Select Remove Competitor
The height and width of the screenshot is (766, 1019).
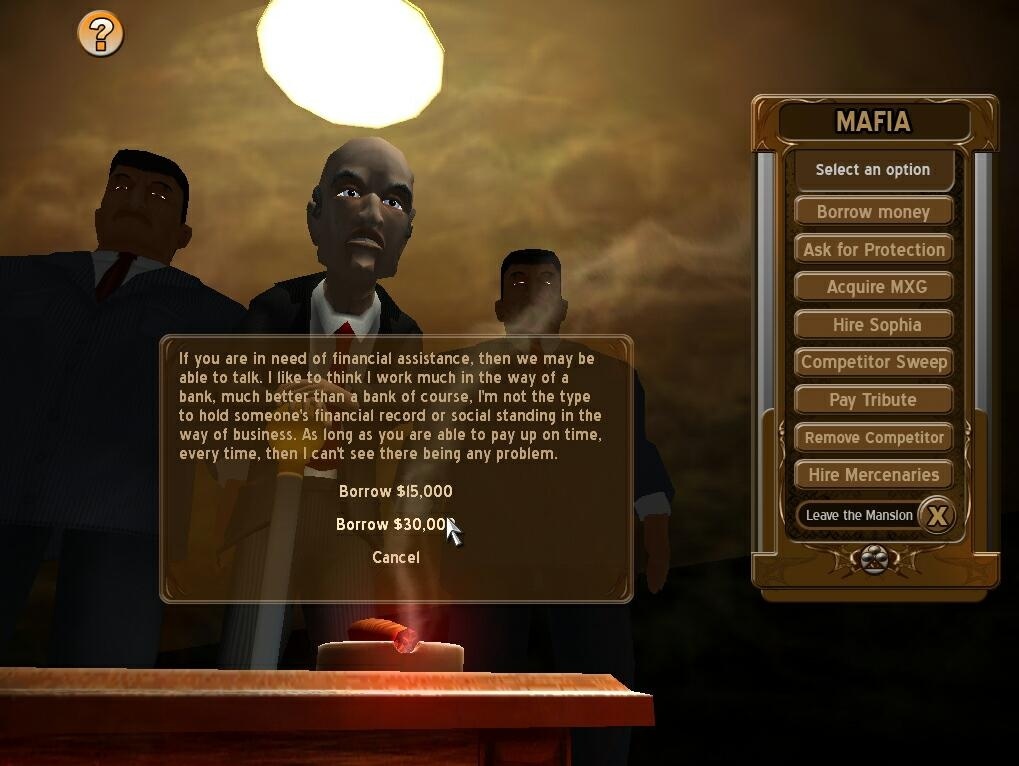tap(873, 437)
